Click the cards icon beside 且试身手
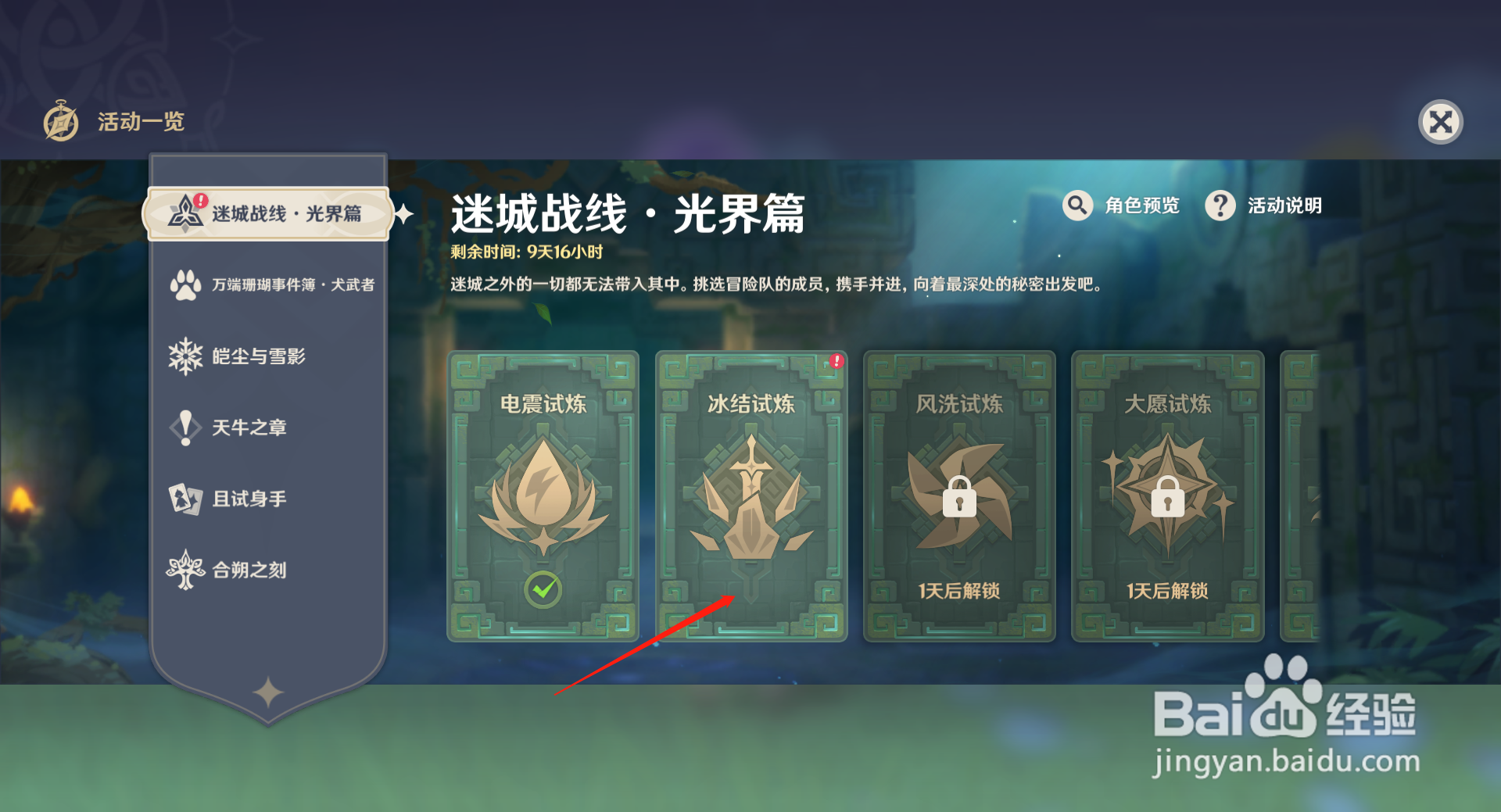This screenshot has width=1501, height=812. click(185, 499)
